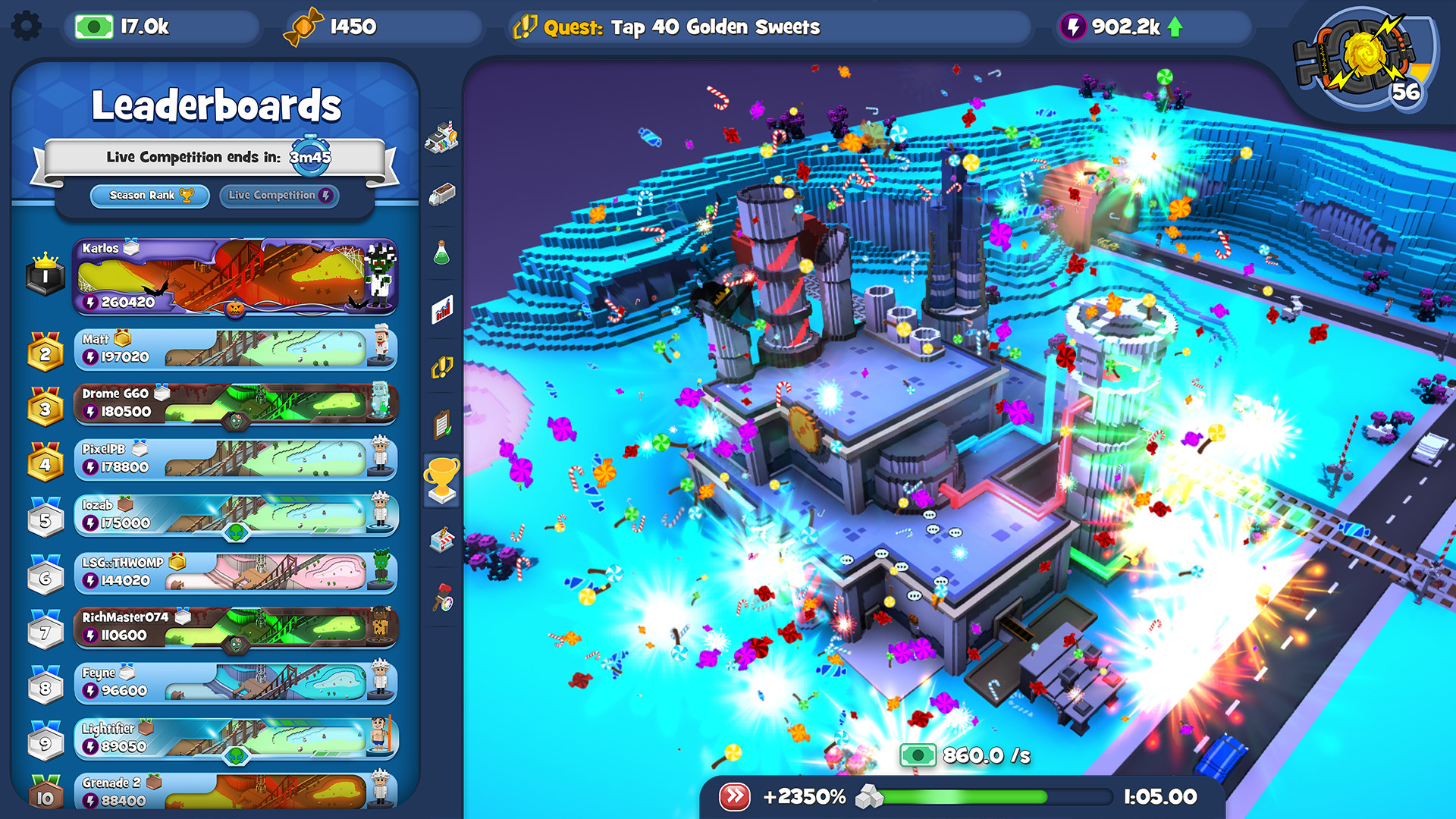Open the research potion panel
1456x819 pixels.
[441, 254]
